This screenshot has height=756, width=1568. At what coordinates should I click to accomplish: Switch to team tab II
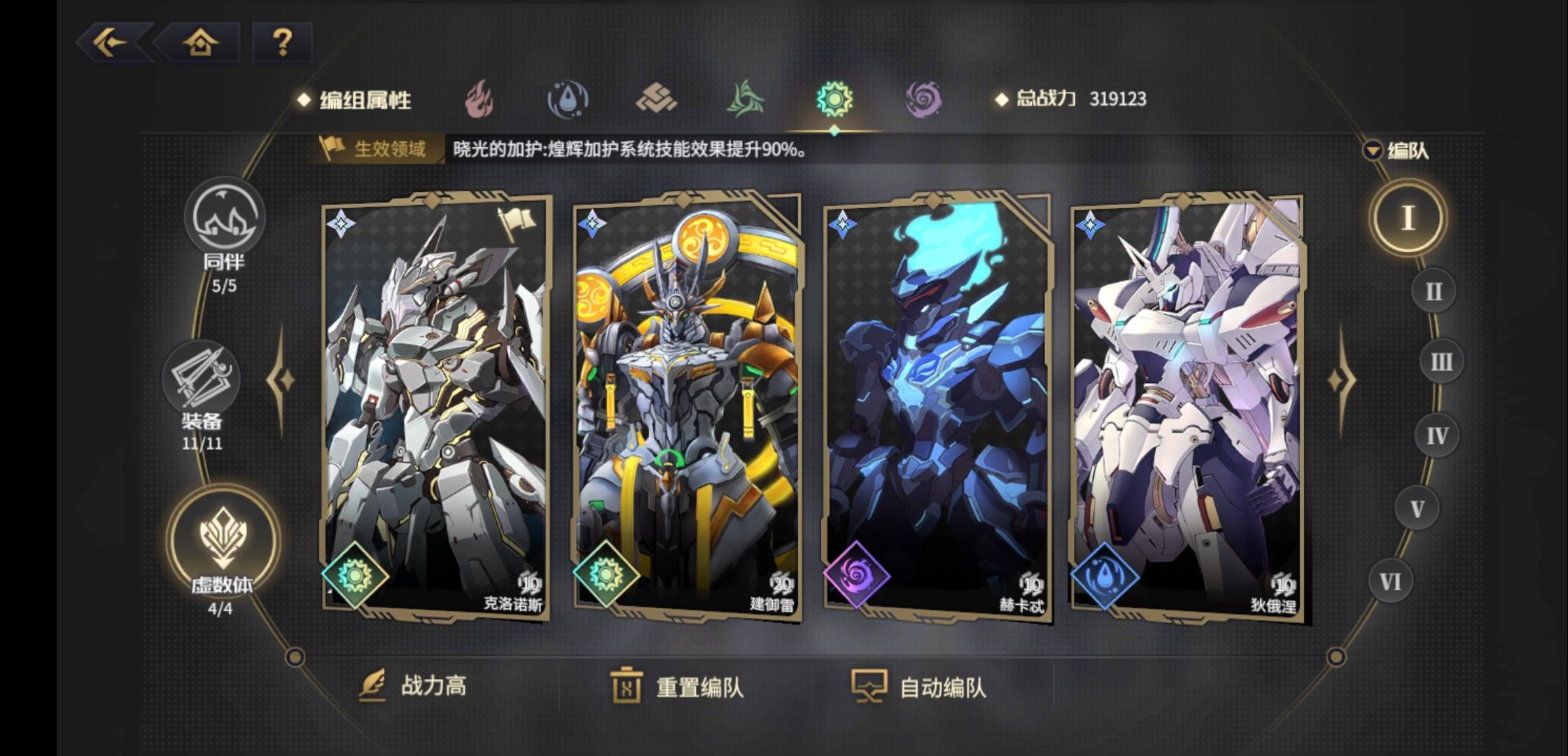click(1434, 290)
